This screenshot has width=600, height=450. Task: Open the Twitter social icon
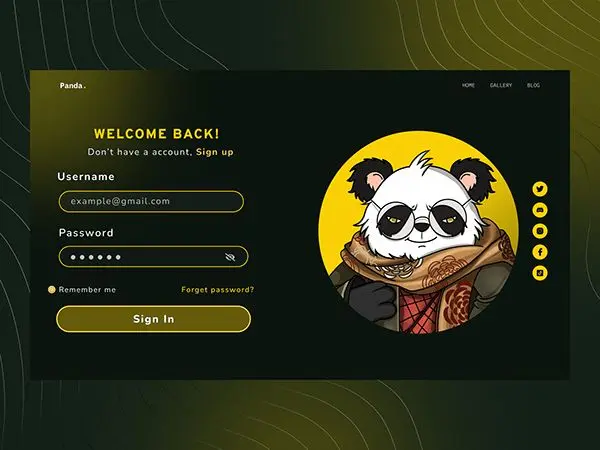540,188
